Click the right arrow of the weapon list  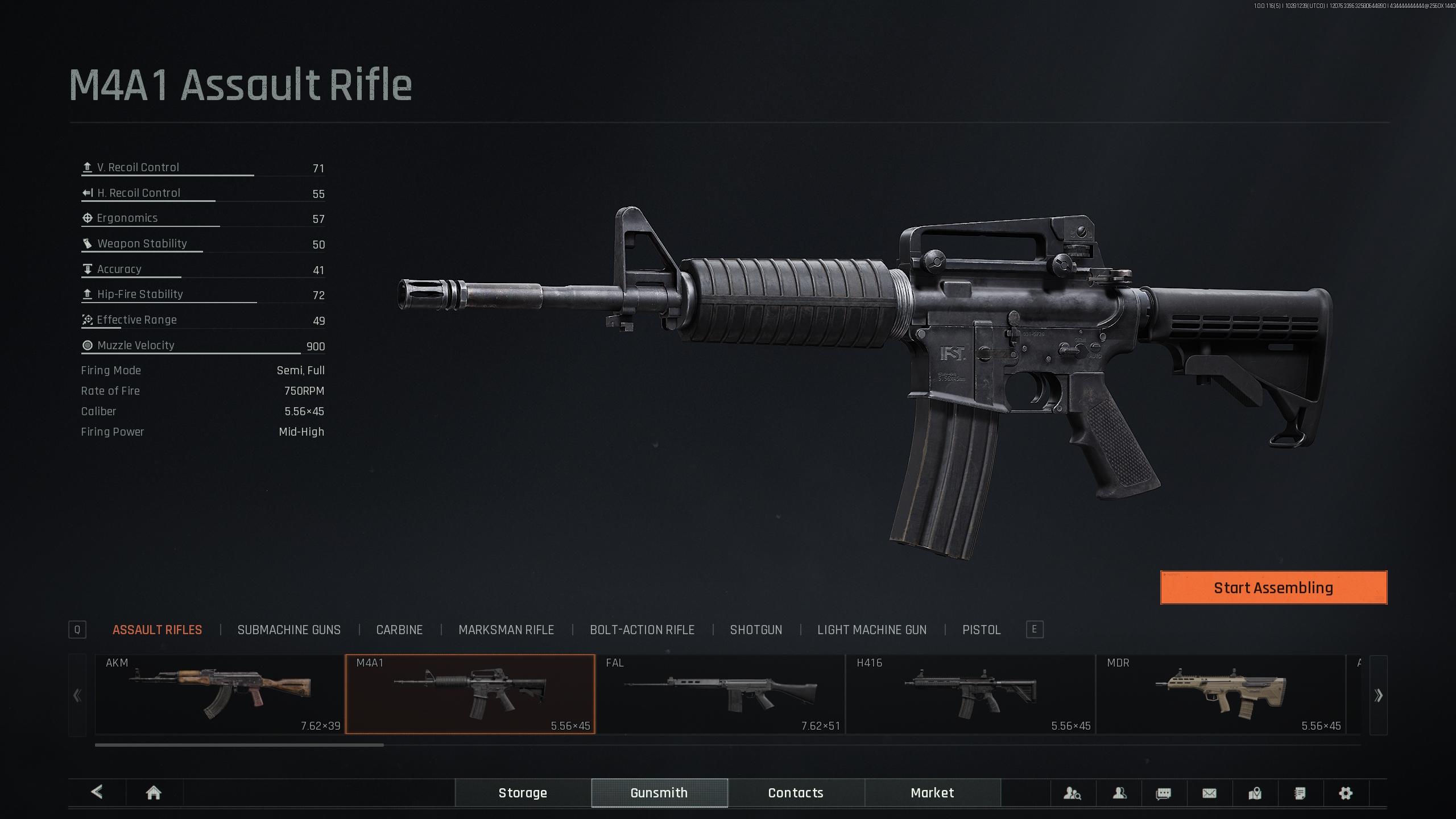pyautogui.click(x=1378, y=695)
